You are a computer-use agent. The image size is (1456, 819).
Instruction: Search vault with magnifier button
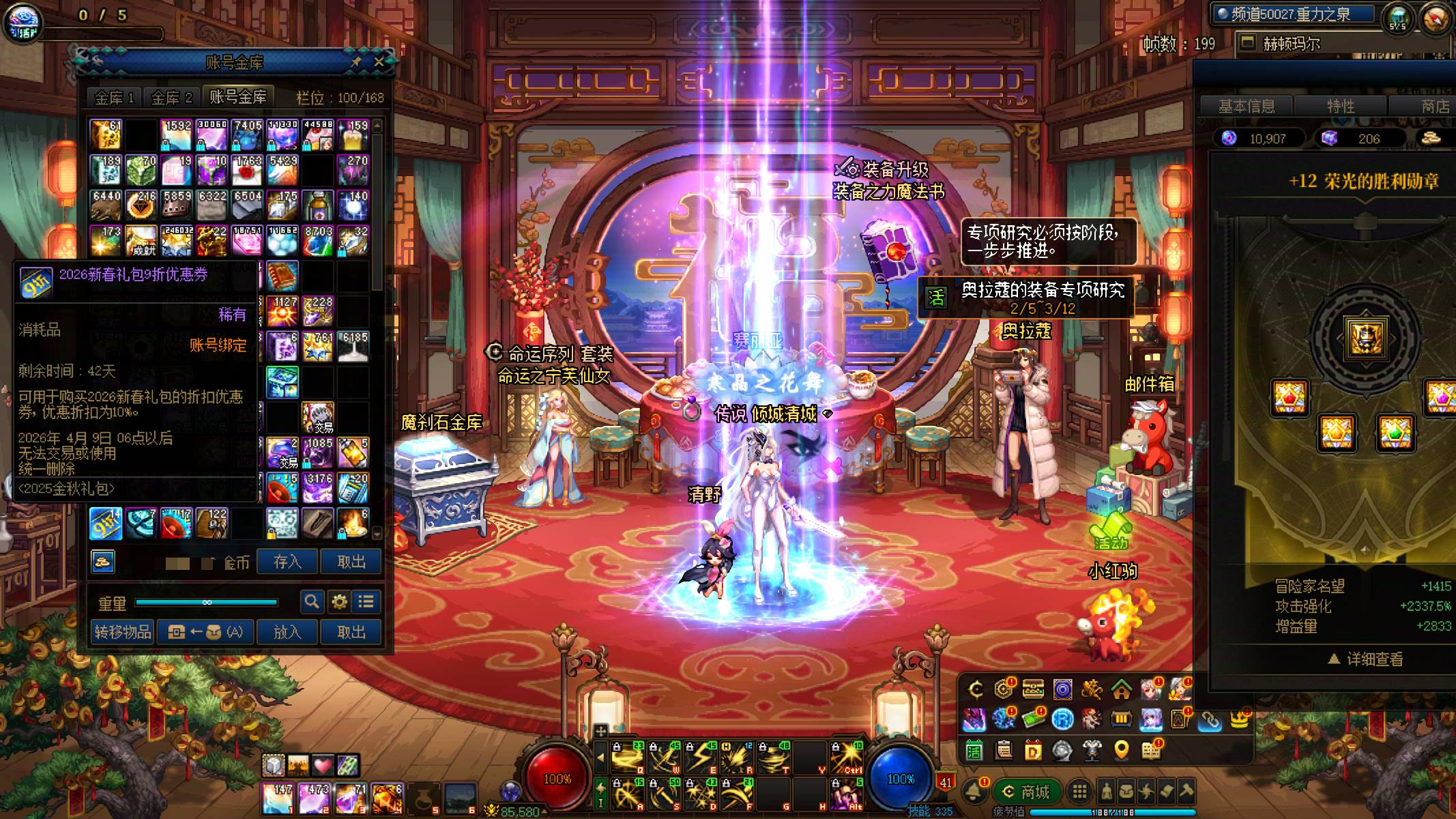312,602
